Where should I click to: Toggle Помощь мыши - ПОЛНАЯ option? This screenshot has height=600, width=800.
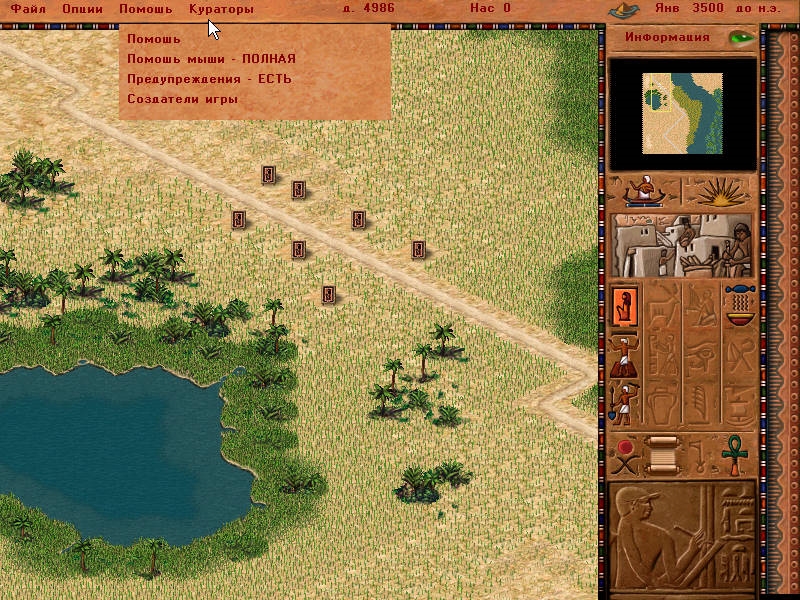(211, 59)
